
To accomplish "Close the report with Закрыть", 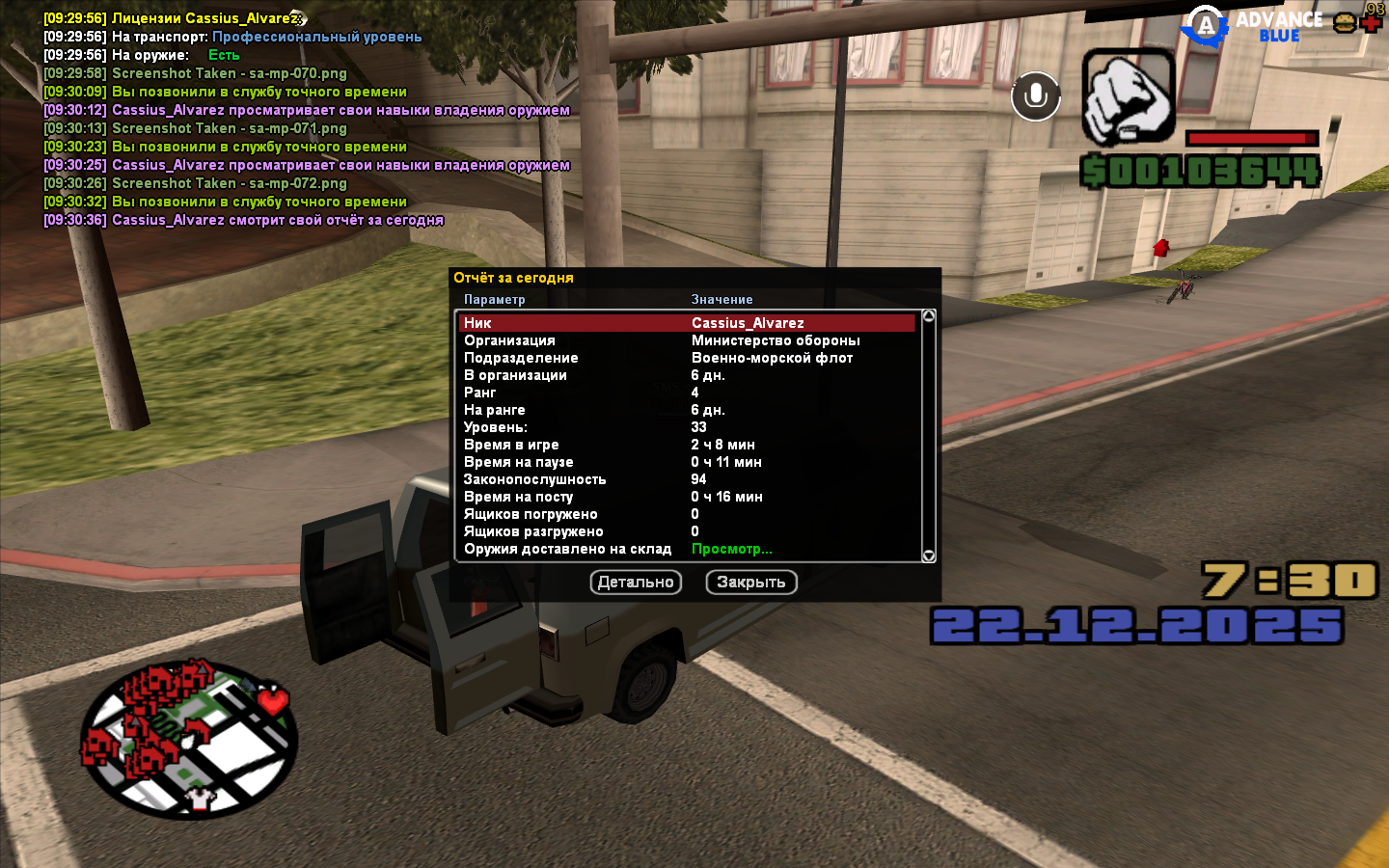I will (751, 583).
